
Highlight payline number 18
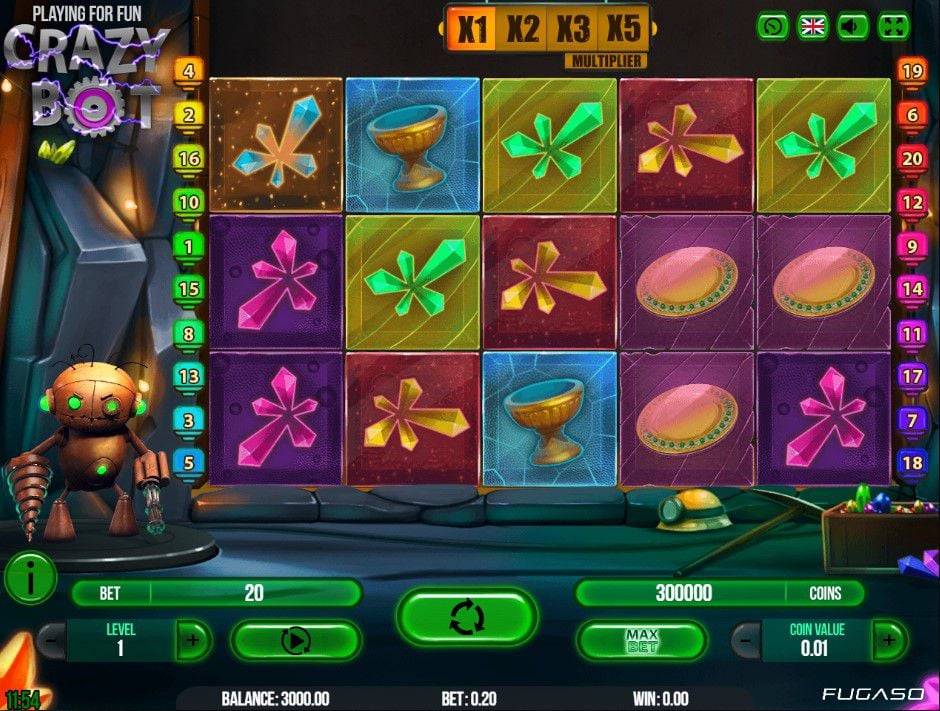(911, 463)
